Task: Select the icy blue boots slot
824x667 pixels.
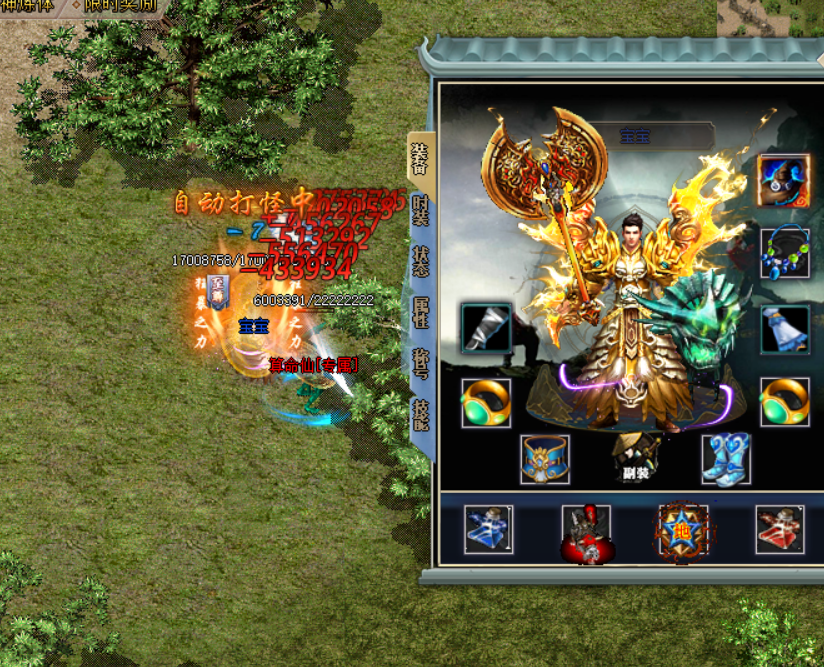Action: [725, 459]
